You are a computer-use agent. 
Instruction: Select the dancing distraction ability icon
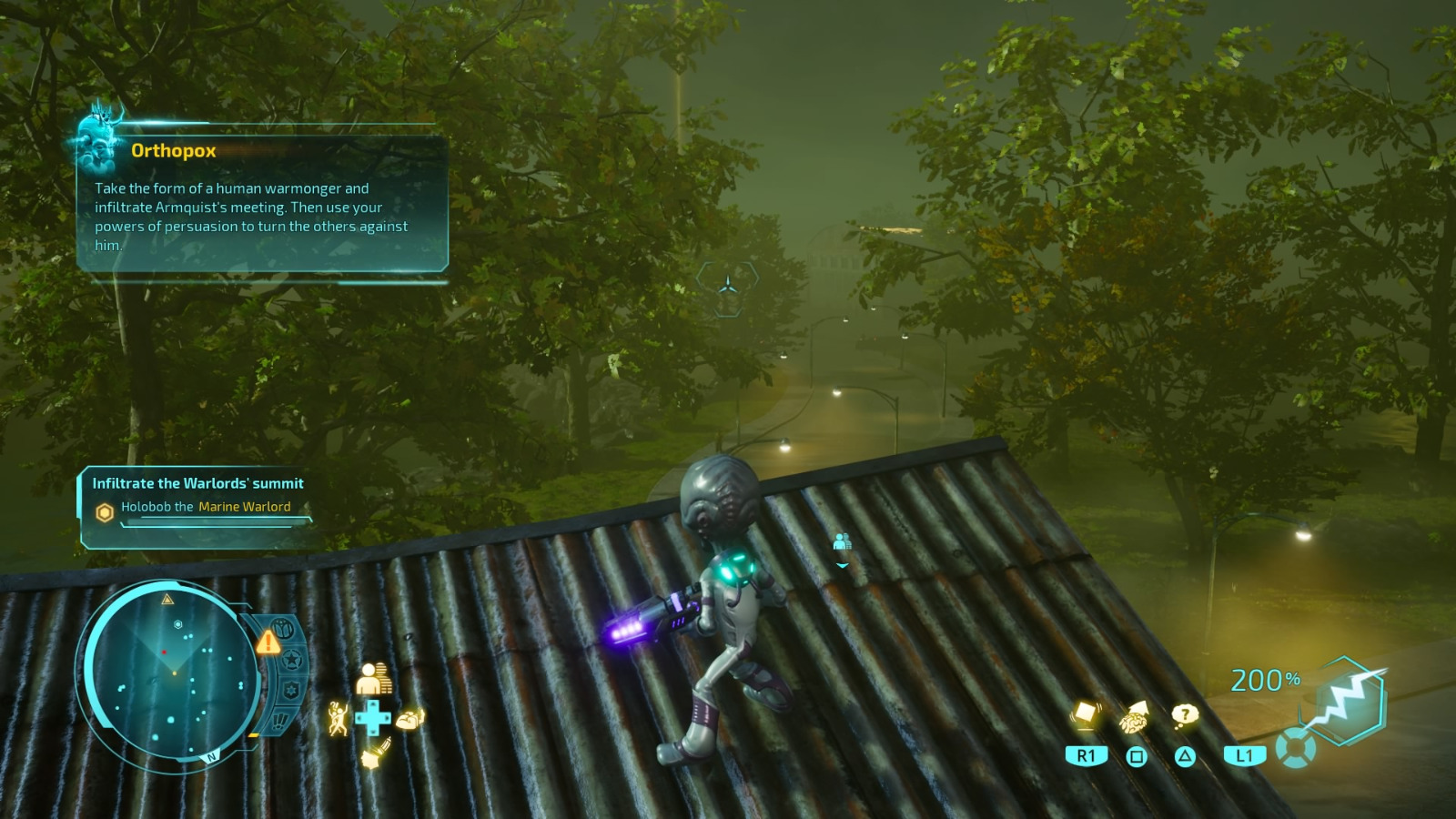pos(339,718)
